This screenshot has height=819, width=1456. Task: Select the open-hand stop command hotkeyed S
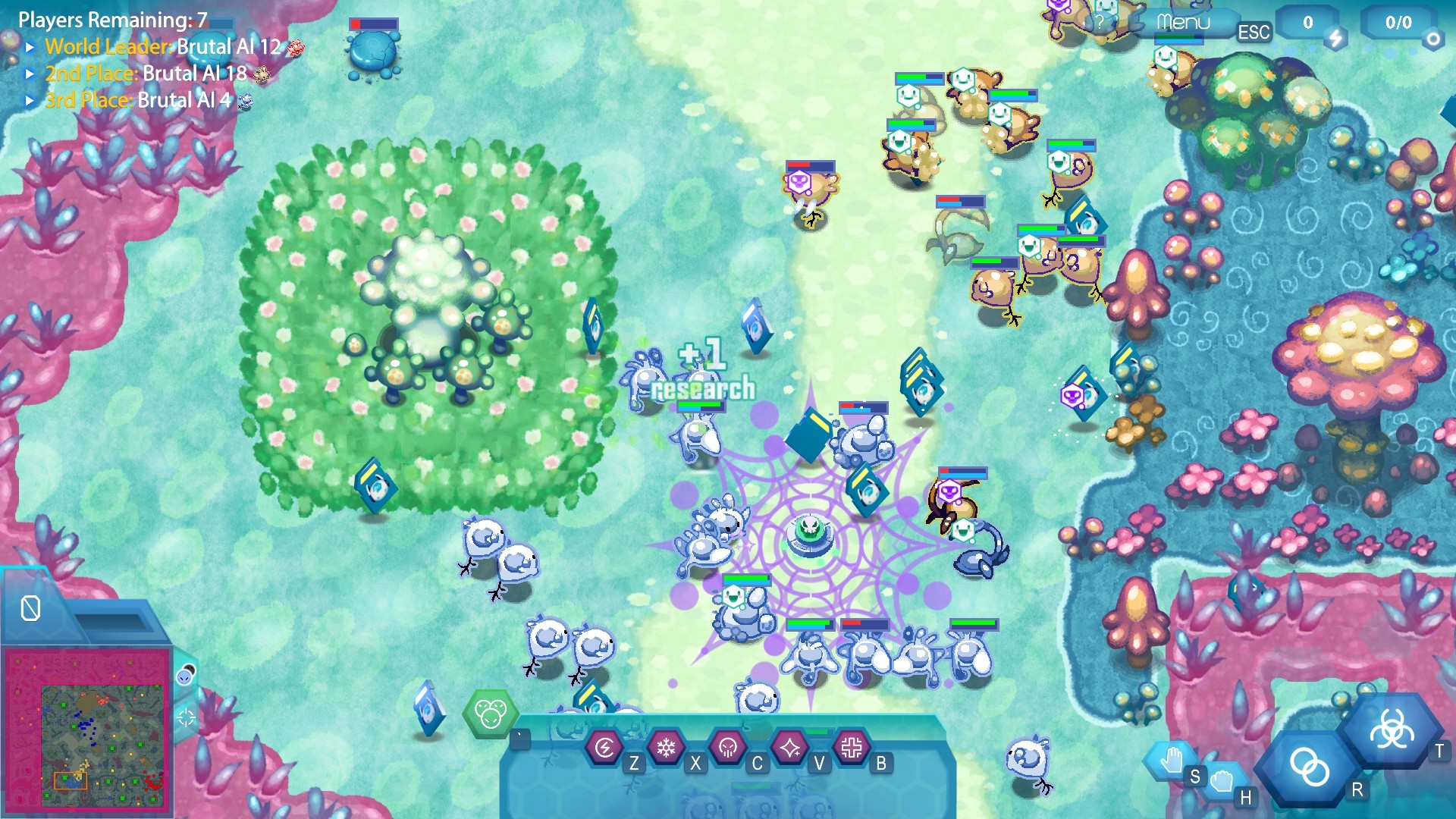1174,762
